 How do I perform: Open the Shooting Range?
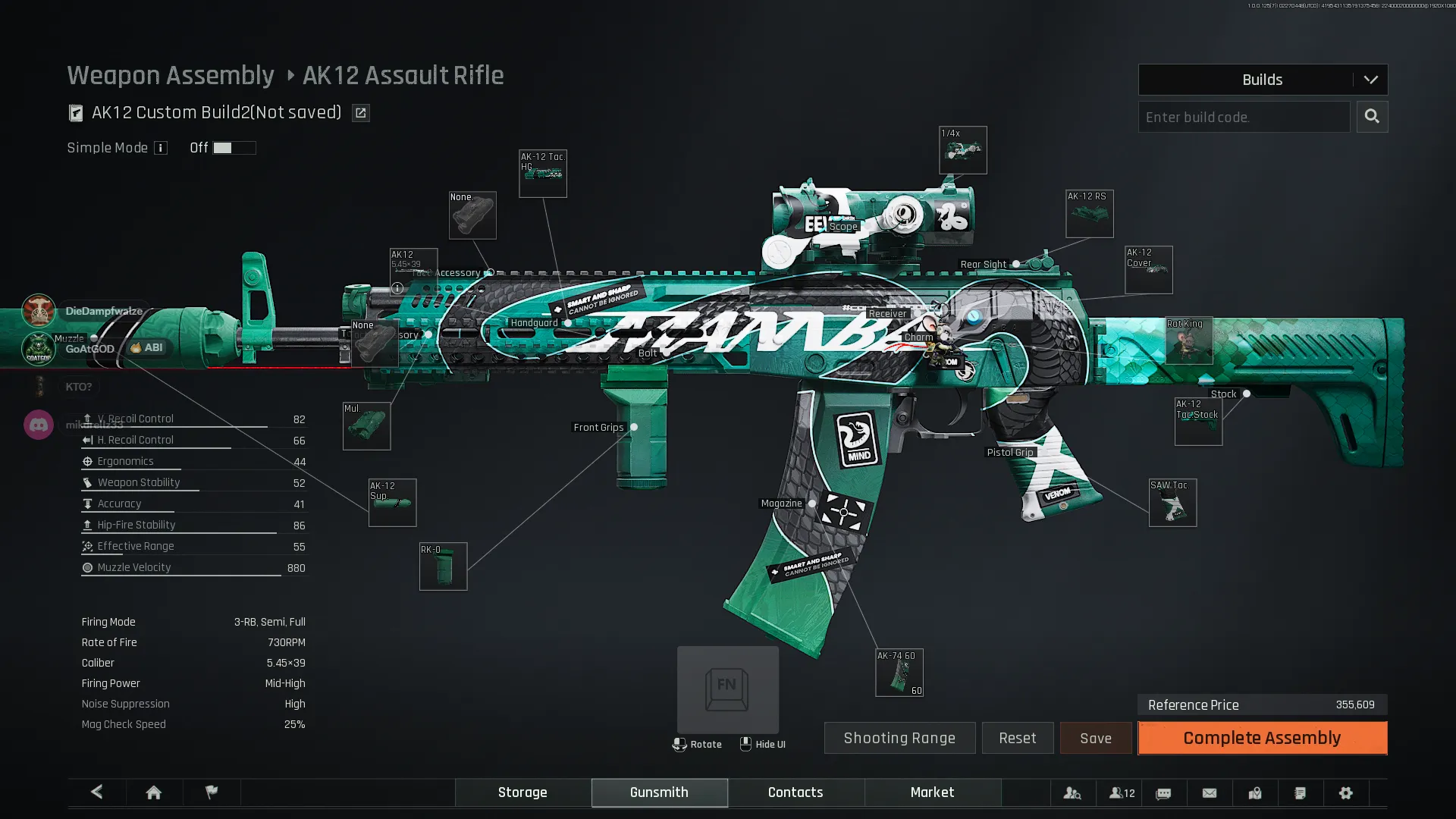[899, 738]
